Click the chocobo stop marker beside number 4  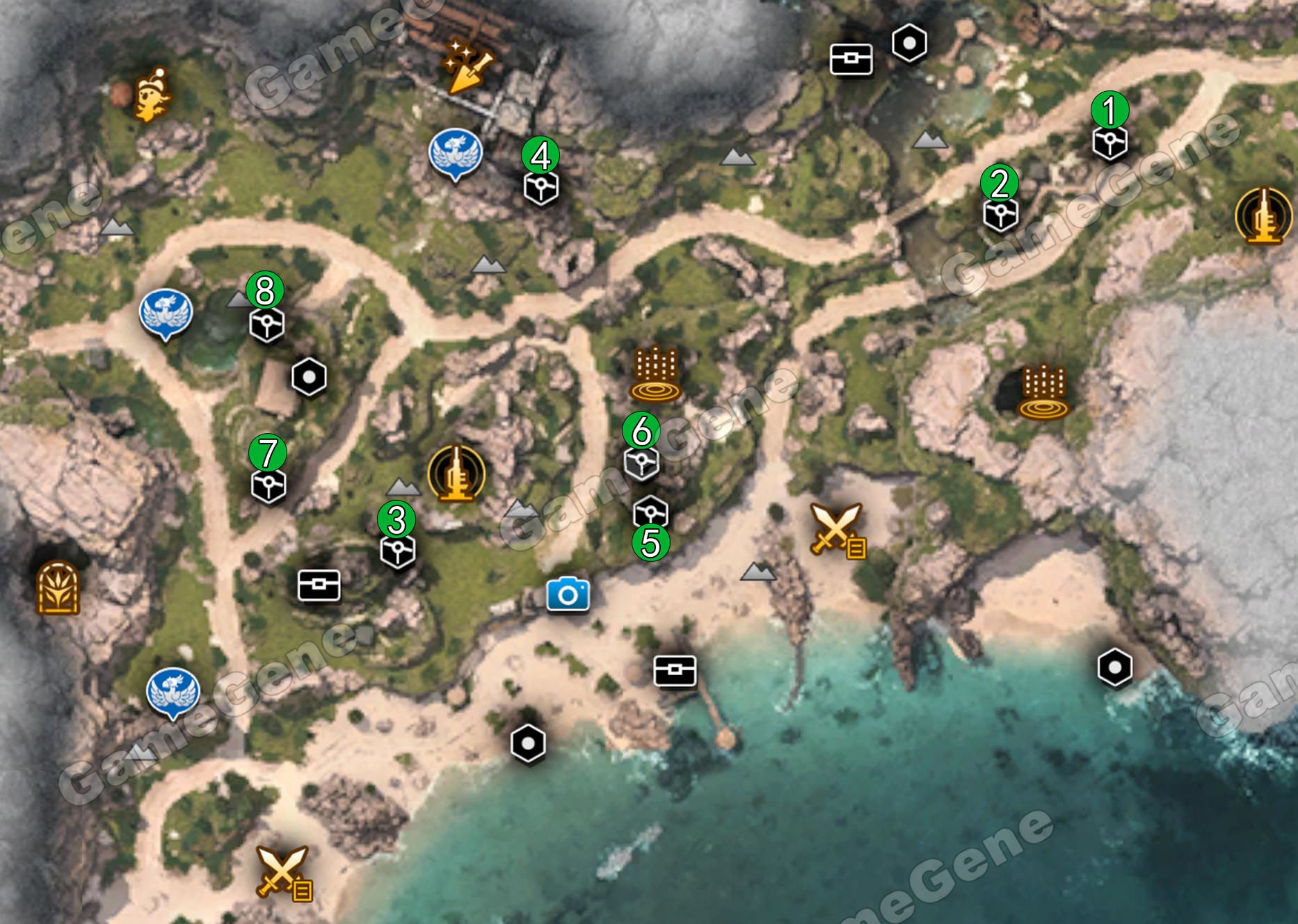[455, 154]
